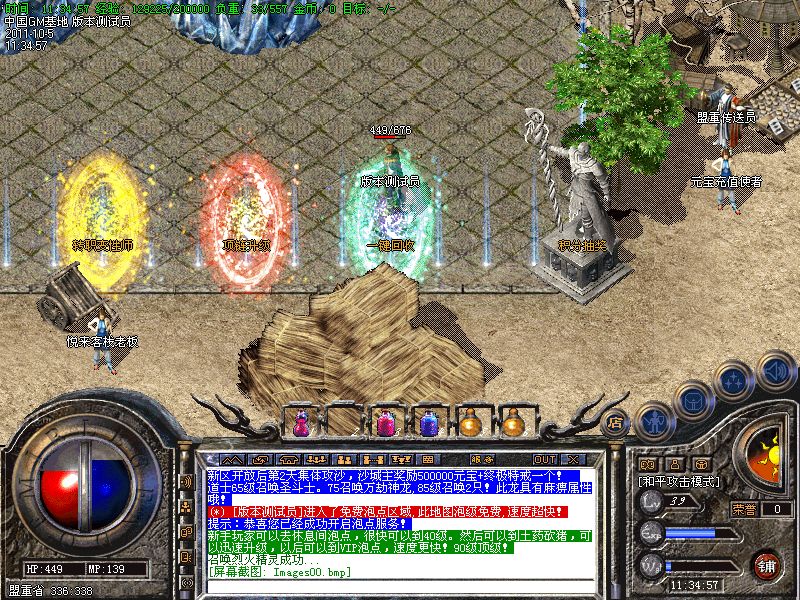
Task: Toggle the top sound-wave icon beside chat
Action: (186, 481)
